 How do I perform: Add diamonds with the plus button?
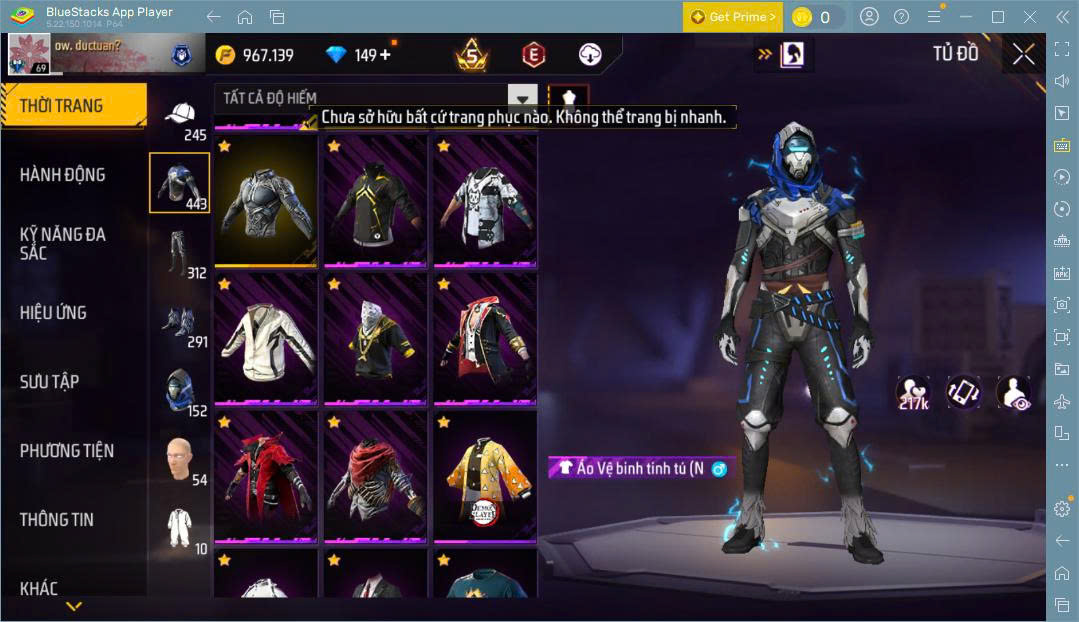[385, 55]
